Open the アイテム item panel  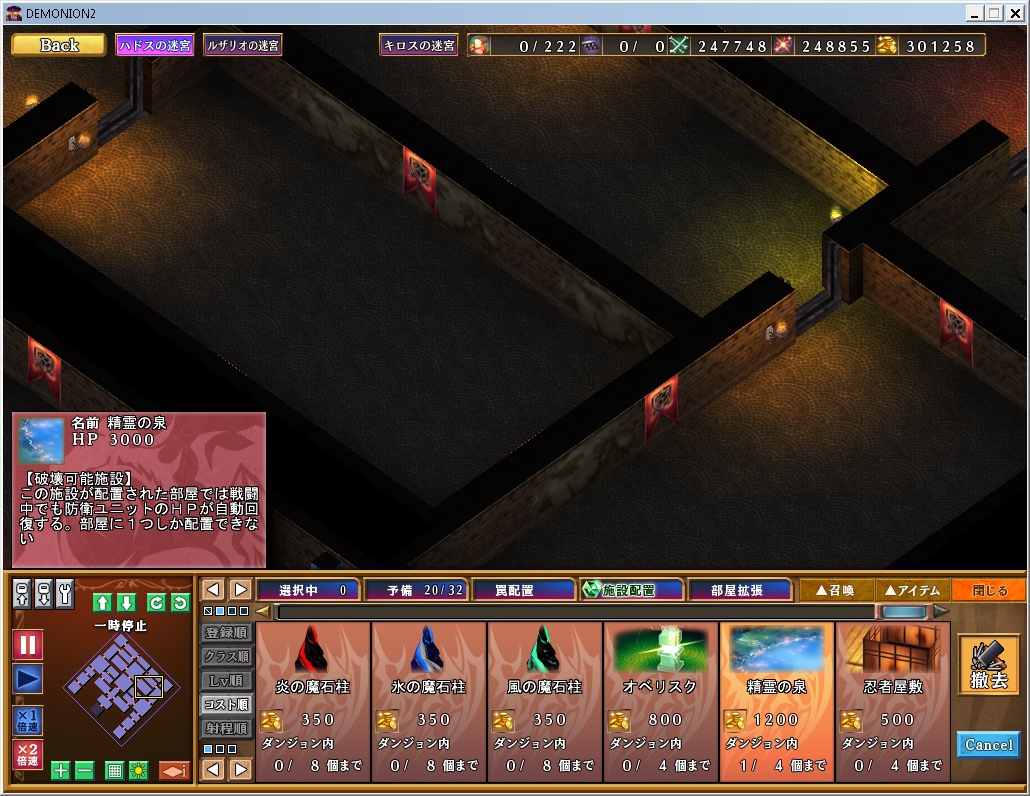[912, 590]
